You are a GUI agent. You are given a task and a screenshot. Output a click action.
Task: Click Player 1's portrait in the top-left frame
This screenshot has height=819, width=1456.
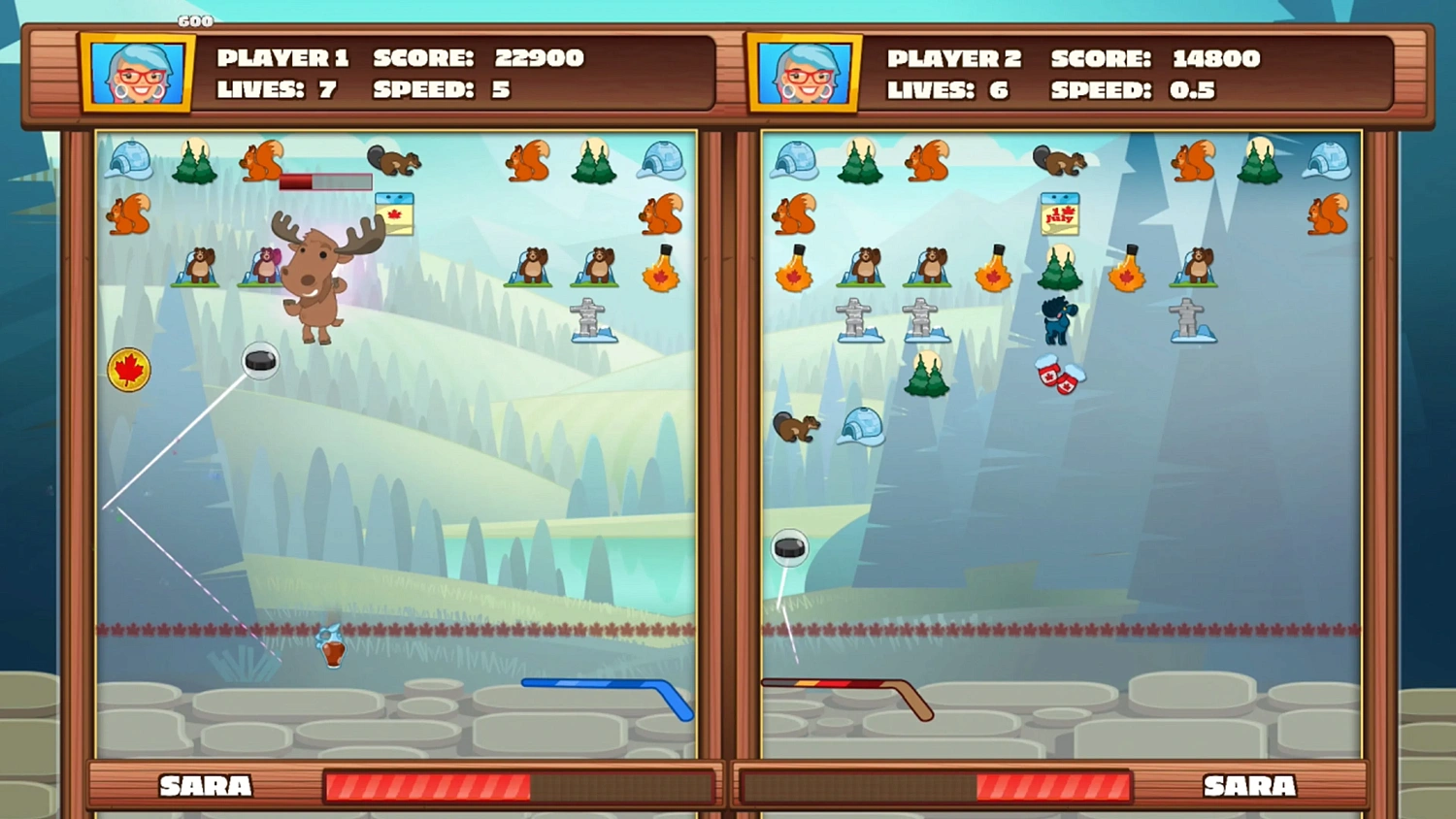click(136, 70)
